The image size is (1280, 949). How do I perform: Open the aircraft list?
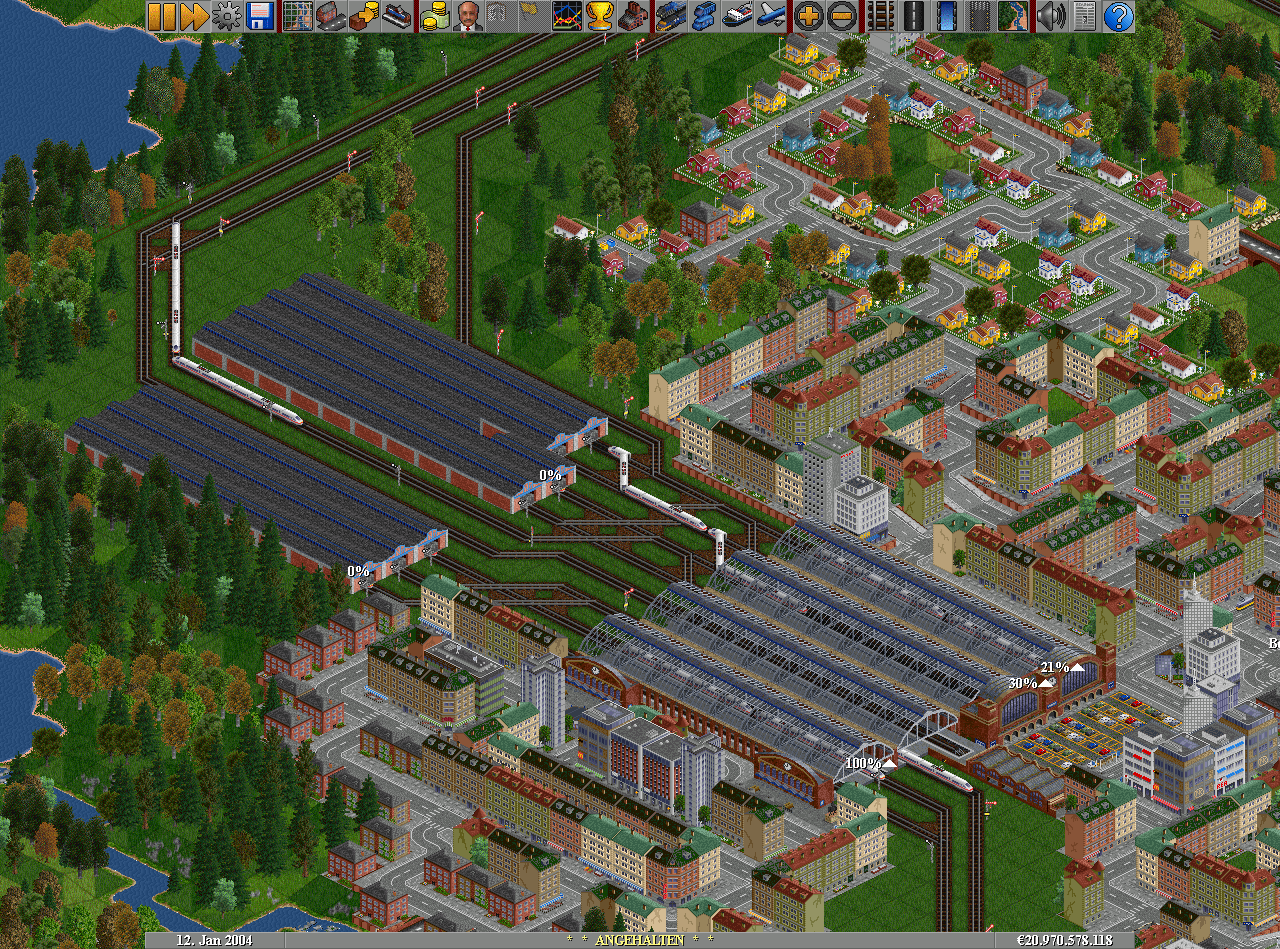click(x=771, y=15)
